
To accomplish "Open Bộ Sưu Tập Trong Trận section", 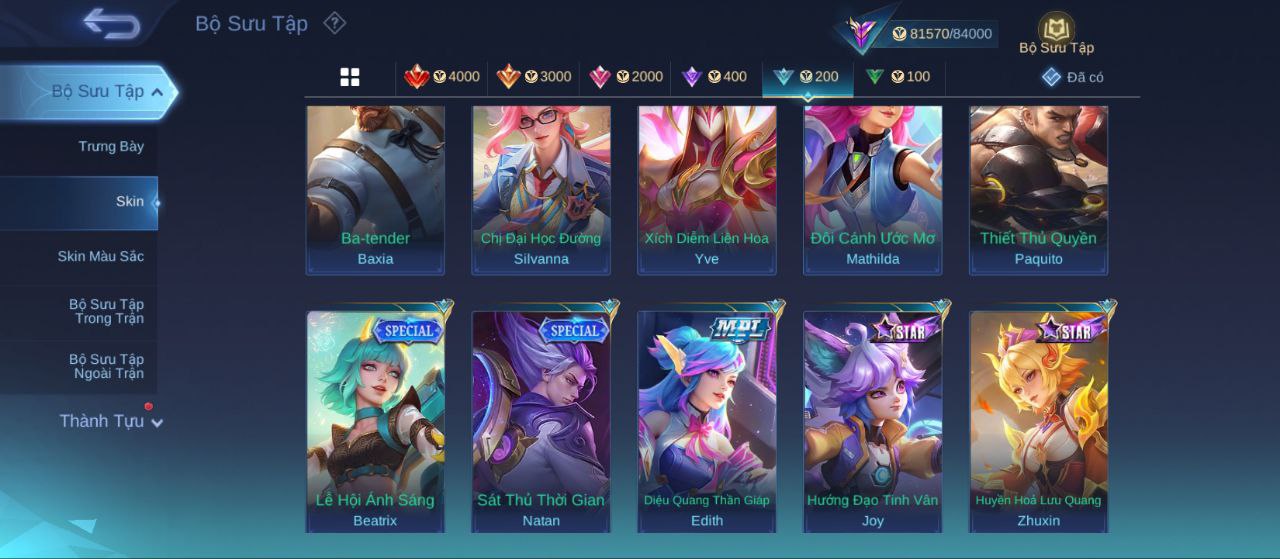I will 106,312.
